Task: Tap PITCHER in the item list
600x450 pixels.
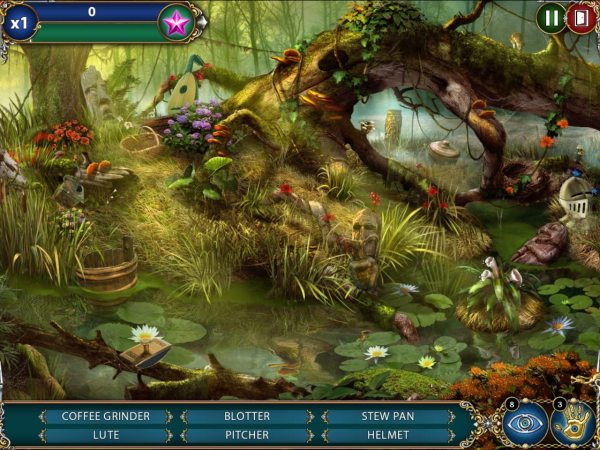Action: pos(246,435)
